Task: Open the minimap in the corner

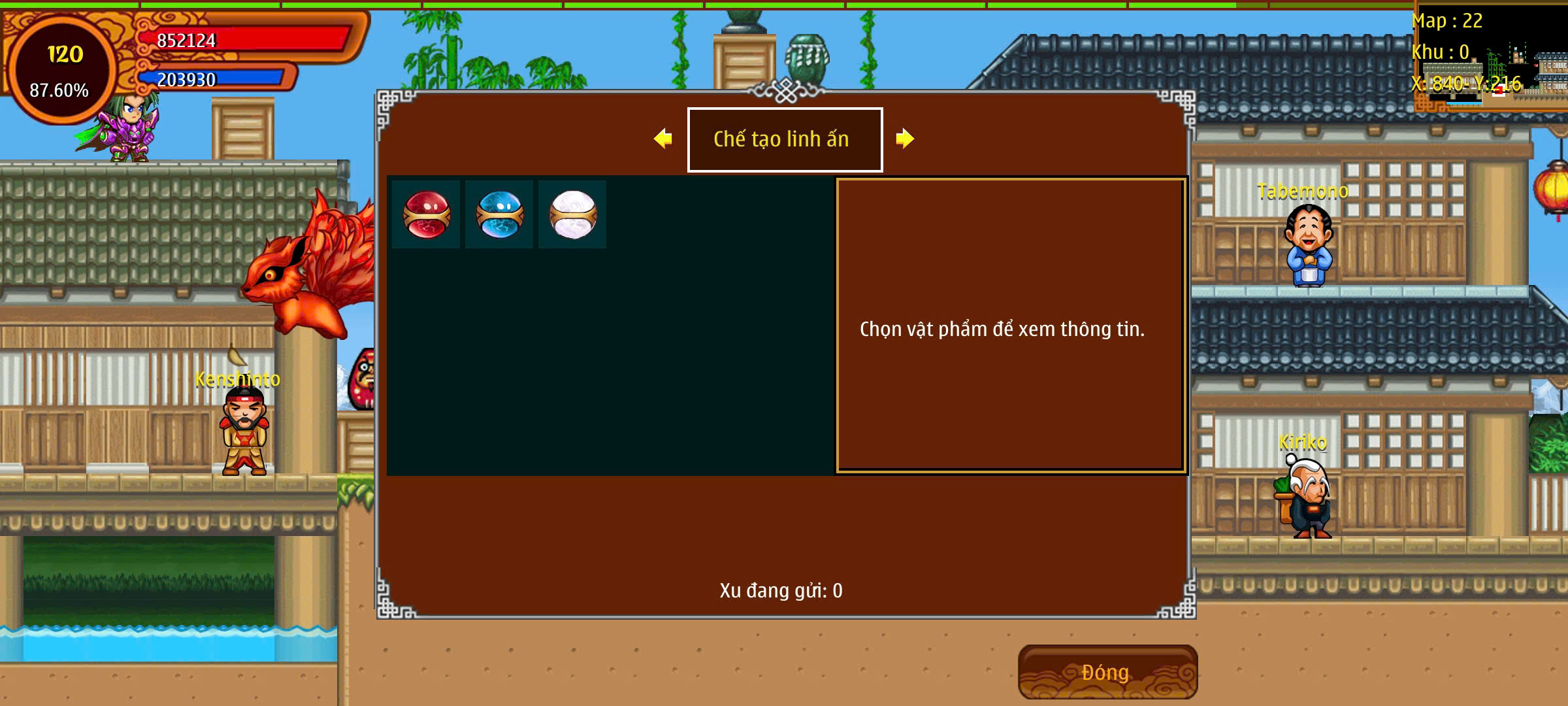Action: coord(1491,58)
